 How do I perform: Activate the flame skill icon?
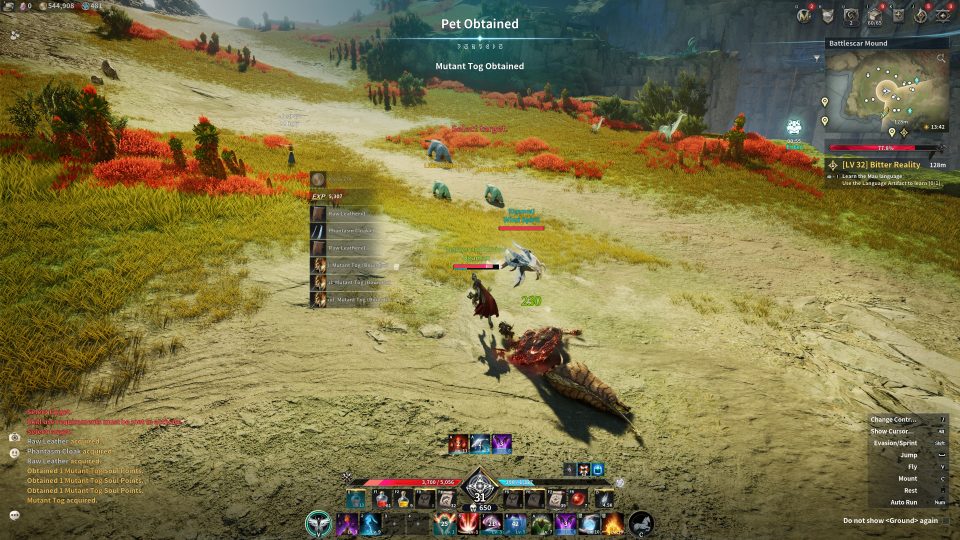(613, 523)
